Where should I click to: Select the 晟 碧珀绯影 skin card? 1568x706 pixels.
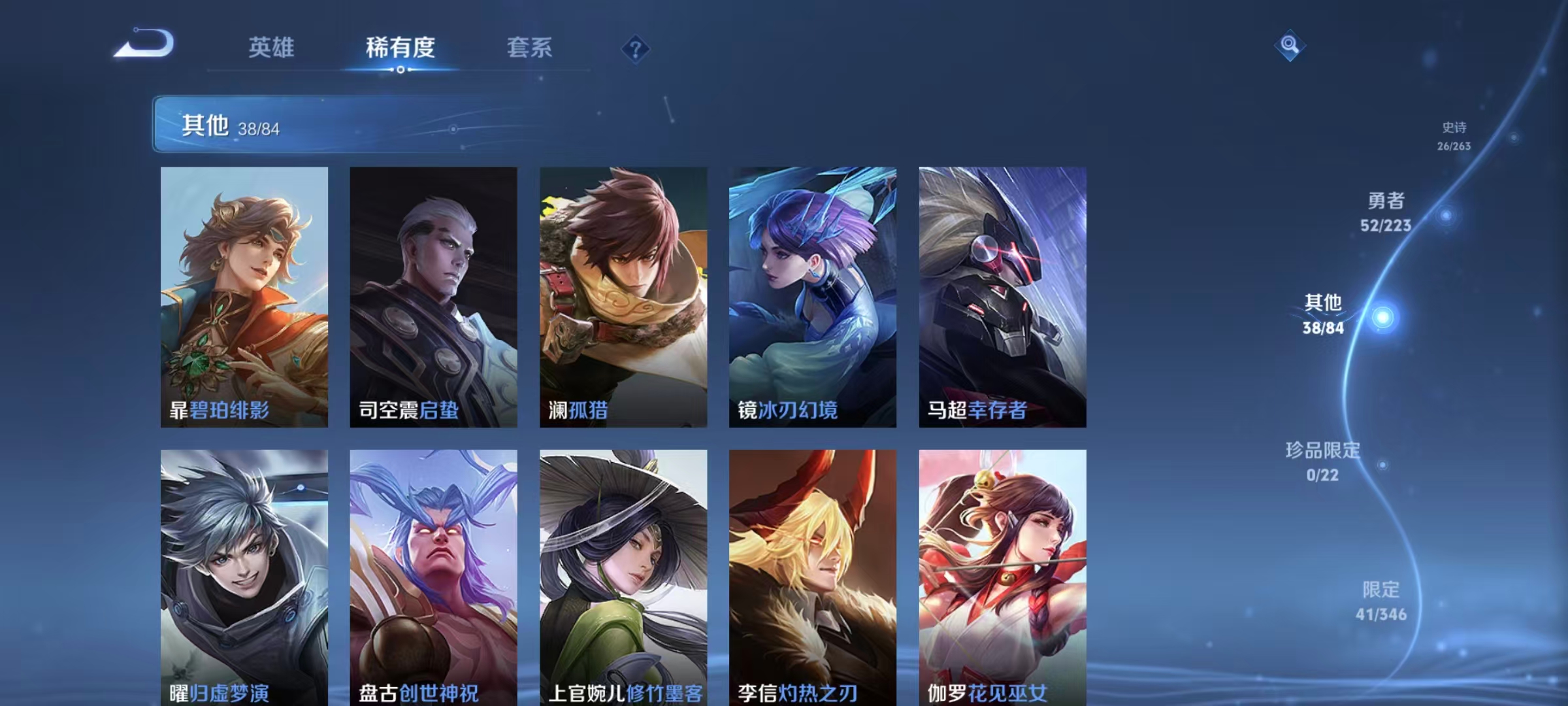(x=244, y=297)
